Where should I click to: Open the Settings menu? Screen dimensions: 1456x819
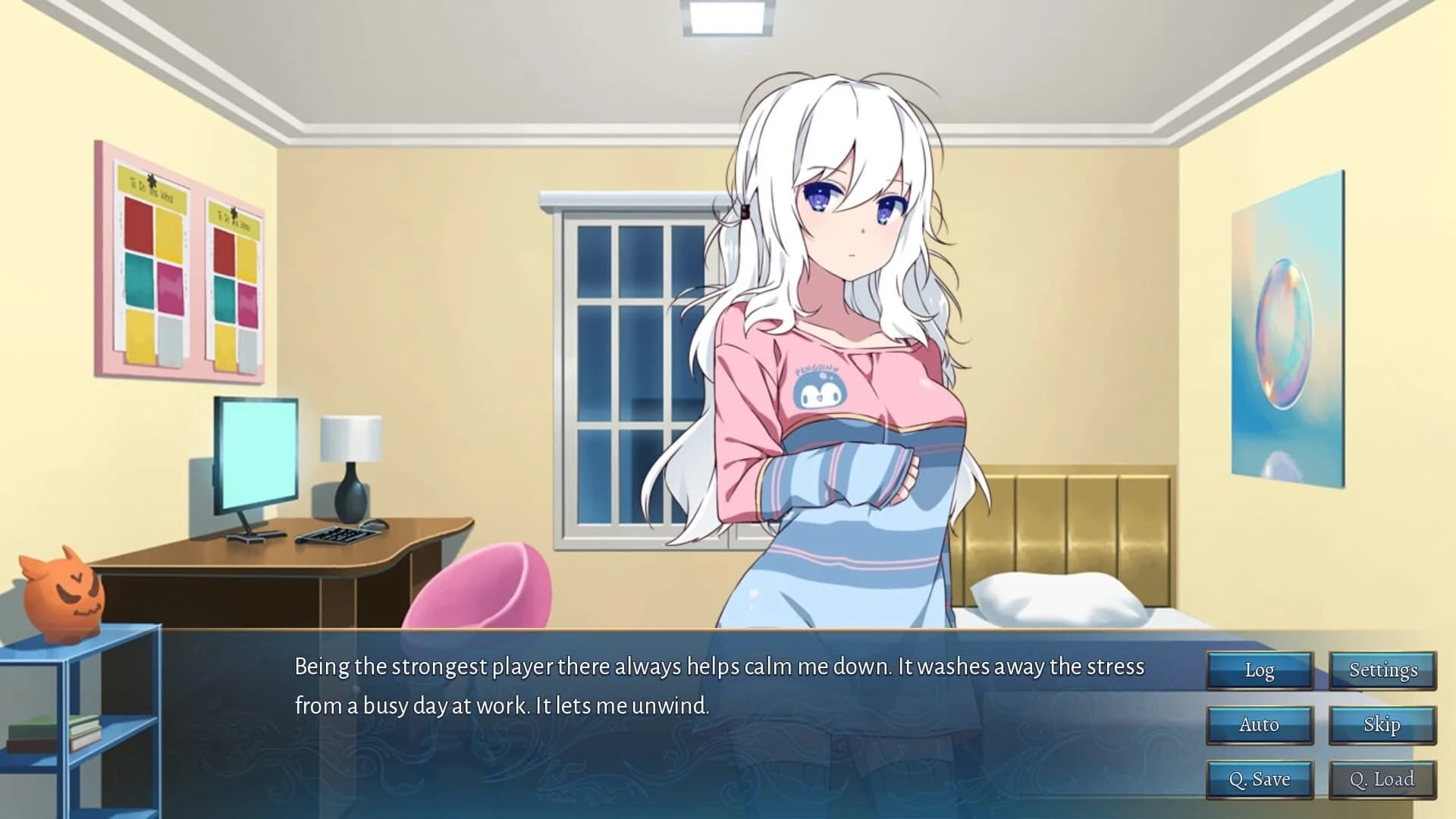click(1382, 670)
